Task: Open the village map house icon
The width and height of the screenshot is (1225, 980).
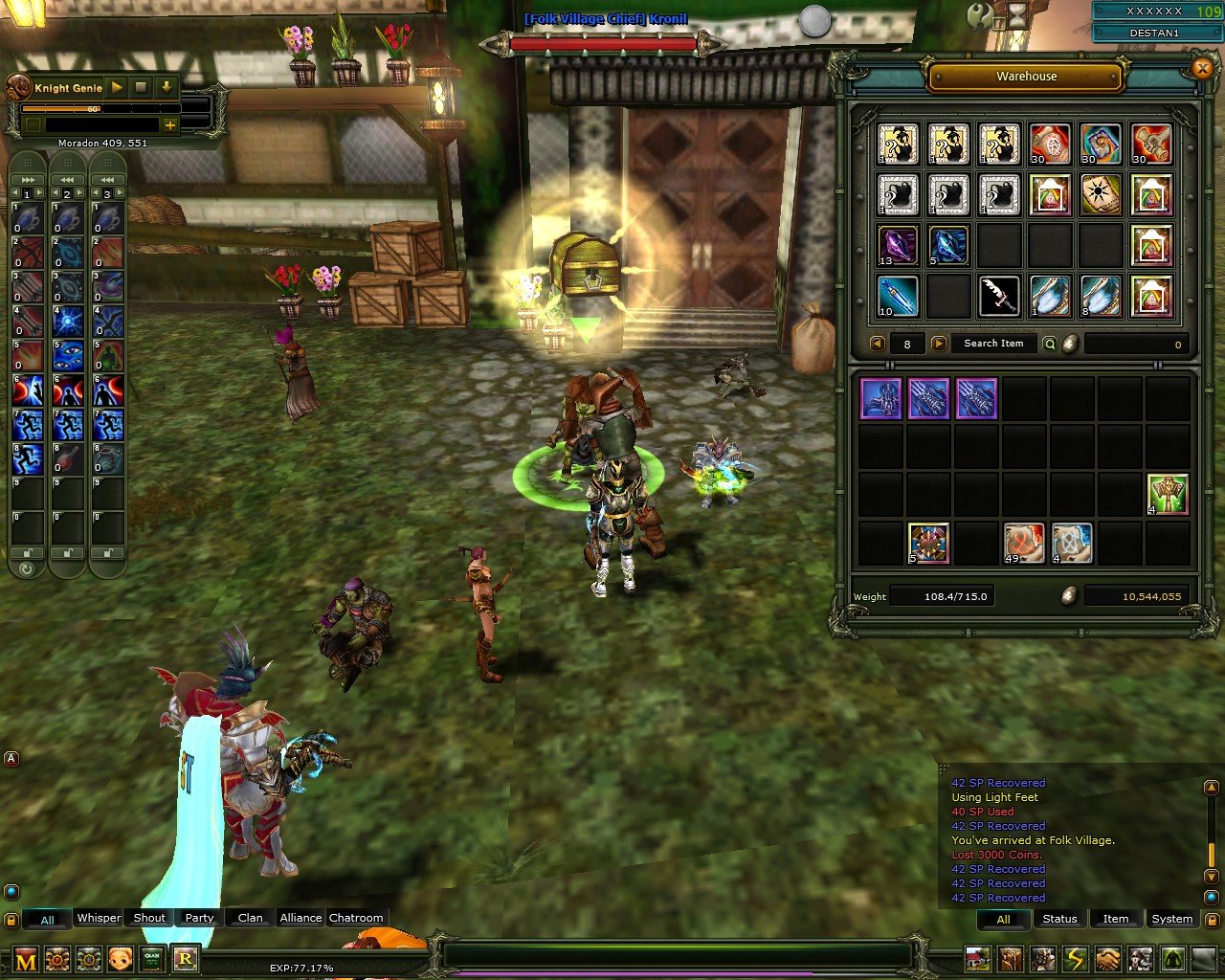Action: 977,958
